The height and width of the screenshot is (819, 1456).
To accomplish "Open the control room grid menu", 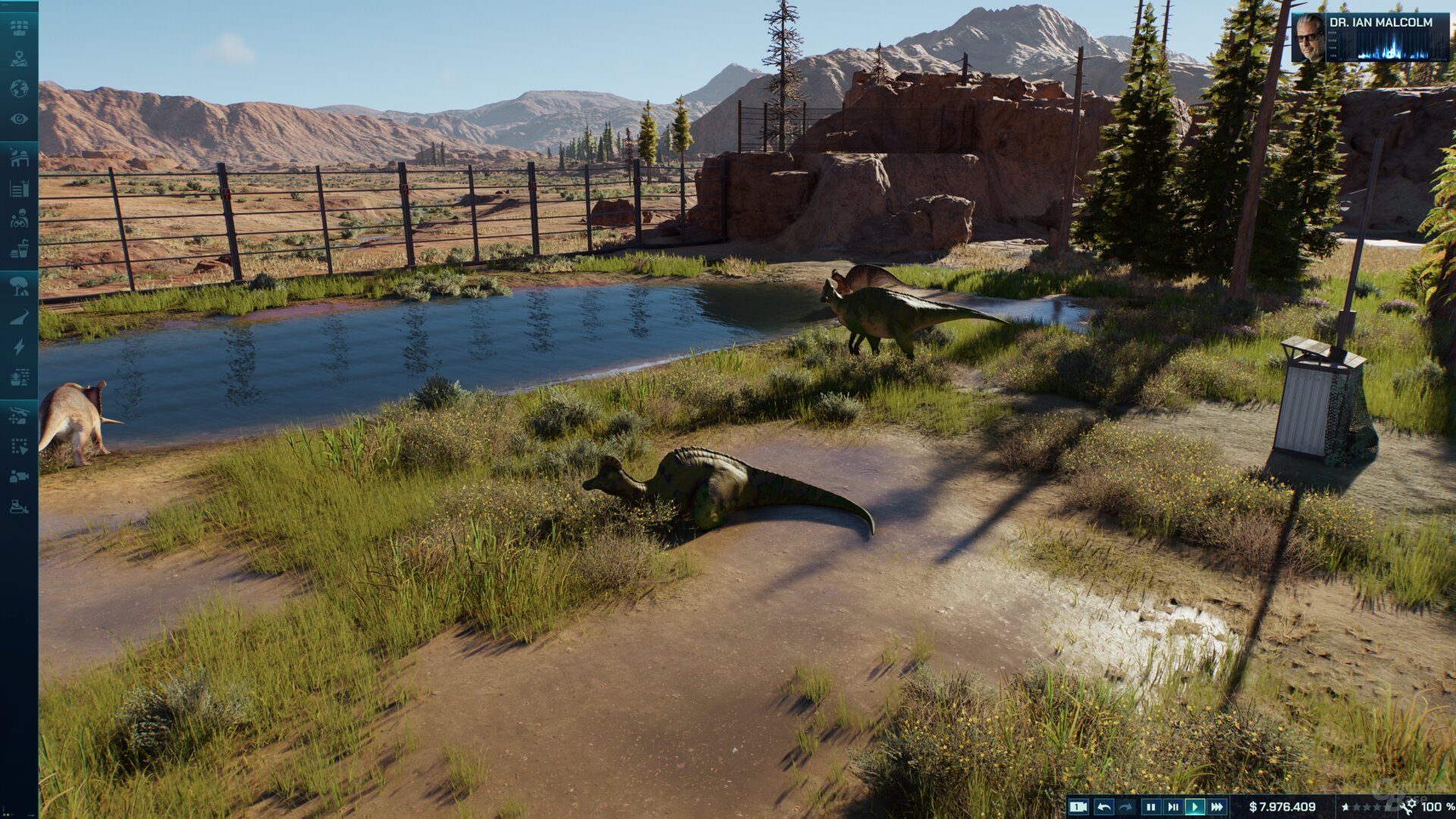I will (19, 28).
